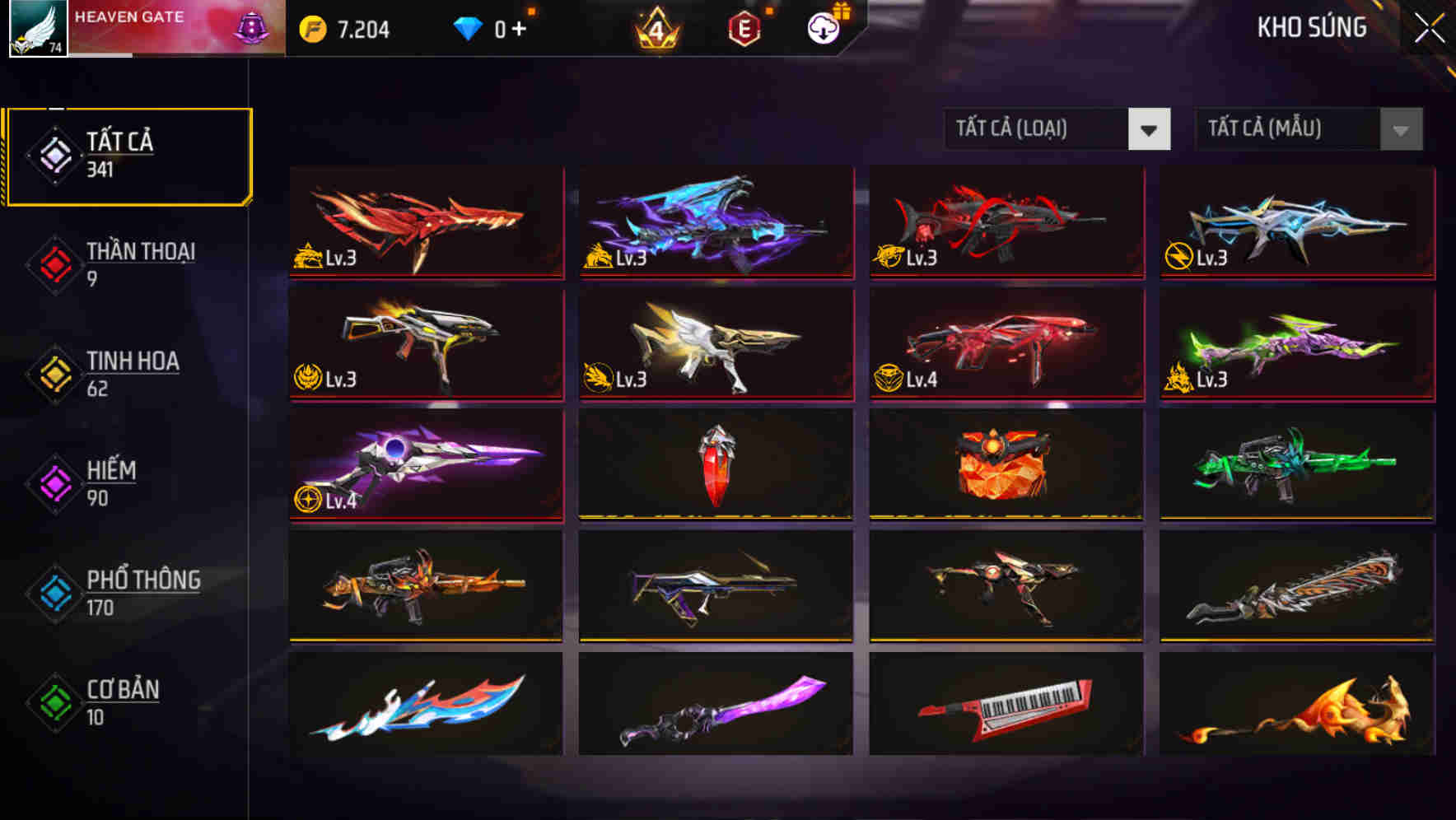The image size is (1456, 820).
Task: Select the red THẦN THOẠI rarity diamond icon
Action: point(54,263)
